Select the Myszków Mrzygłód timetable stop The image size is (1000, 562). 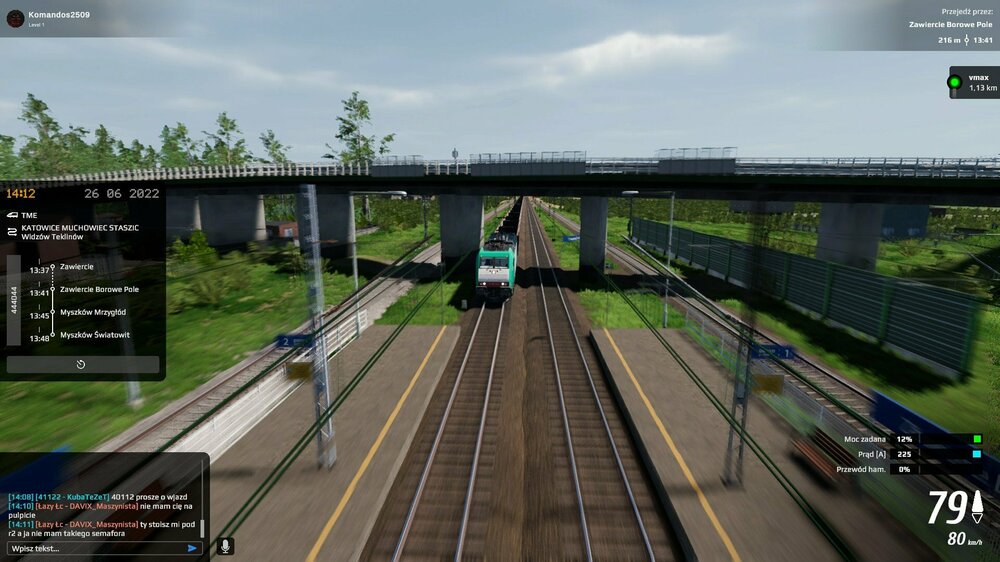(x=92, y=312)
